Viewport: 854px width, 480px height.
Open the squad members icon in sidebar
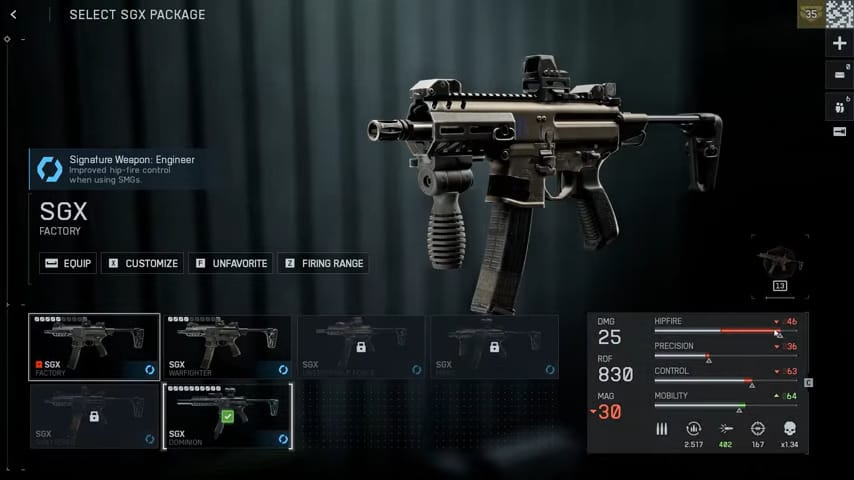pos(839,105)
